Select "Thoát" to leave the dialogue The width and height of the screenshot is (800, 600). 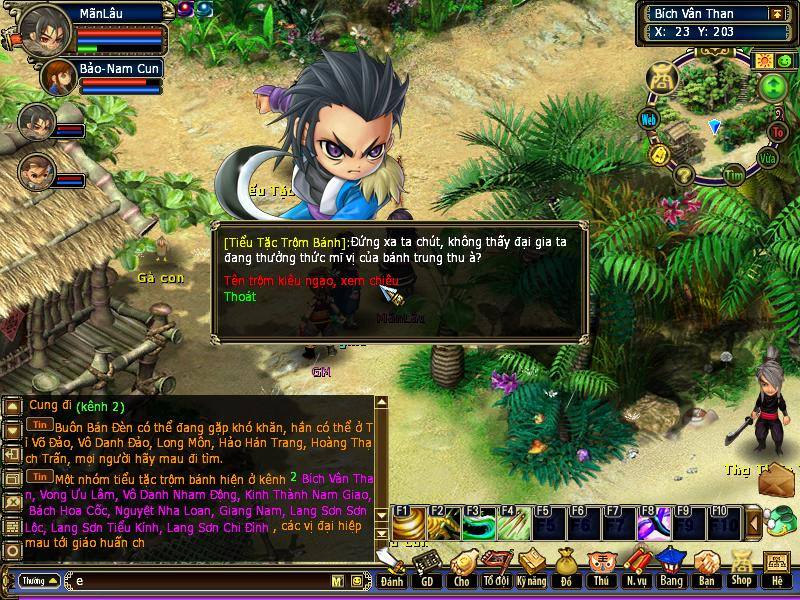click(240, 297)
